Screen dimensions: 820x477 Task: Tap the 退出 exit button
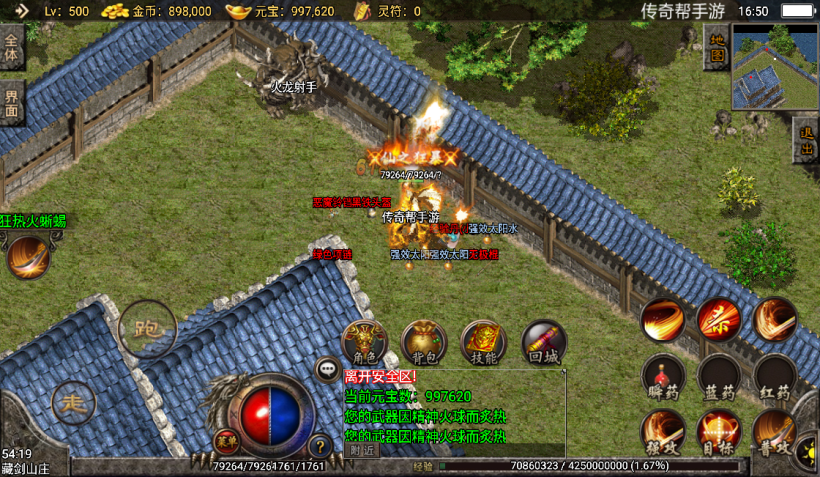[x=806, y=141]
